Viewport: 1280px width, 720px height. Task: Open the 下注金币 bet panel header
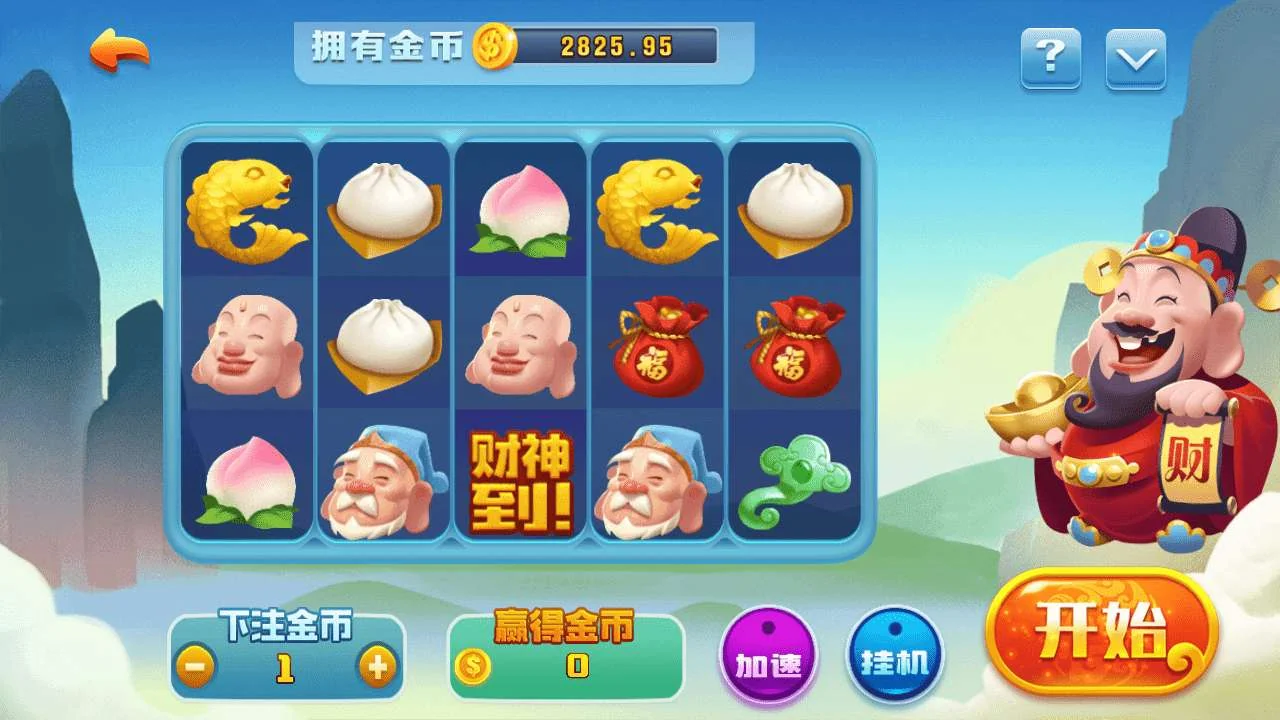click(285, 620)
